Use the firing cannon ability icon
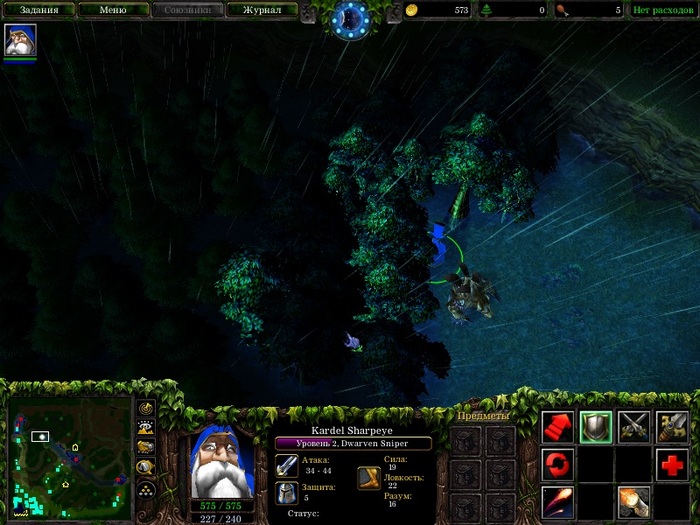Viewport: 700px width, 525px height. pos(634,501)
